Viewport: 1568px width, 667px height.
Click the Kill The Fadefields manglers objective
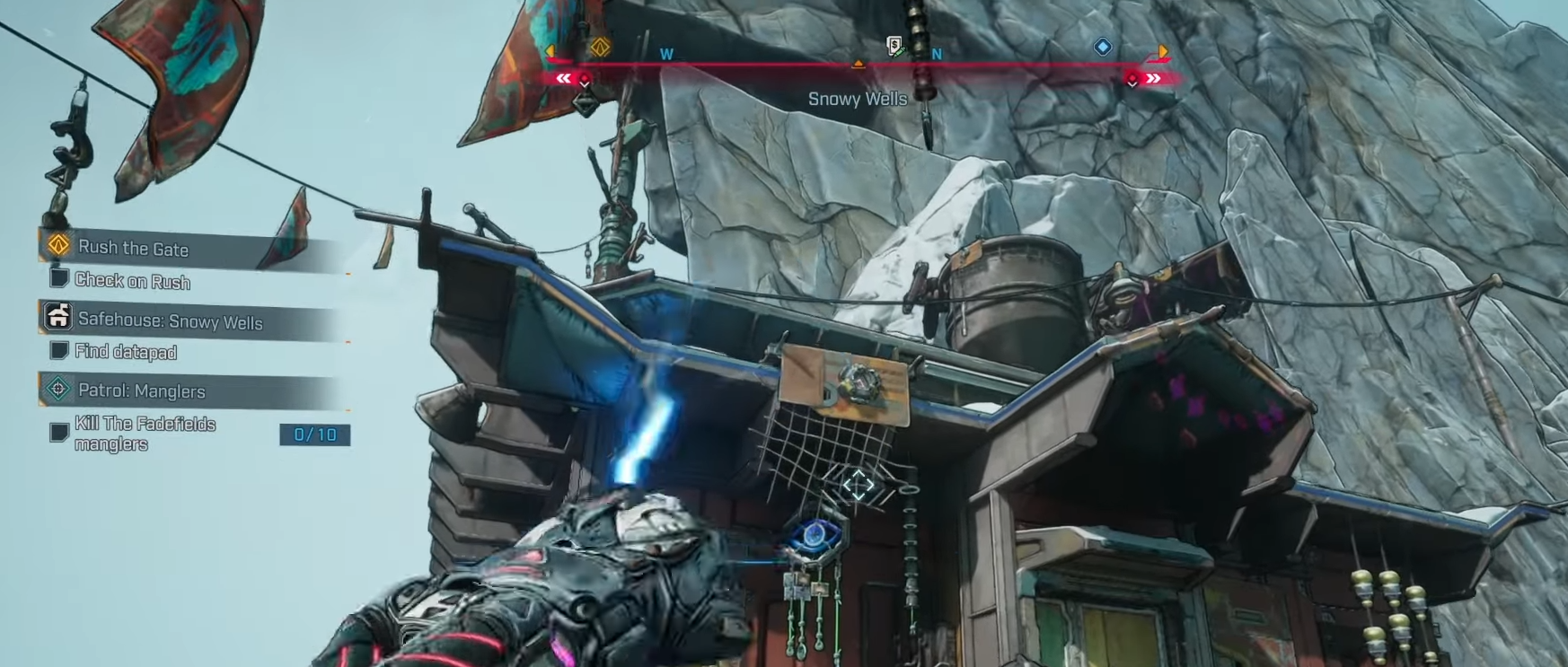click(145, 434)
